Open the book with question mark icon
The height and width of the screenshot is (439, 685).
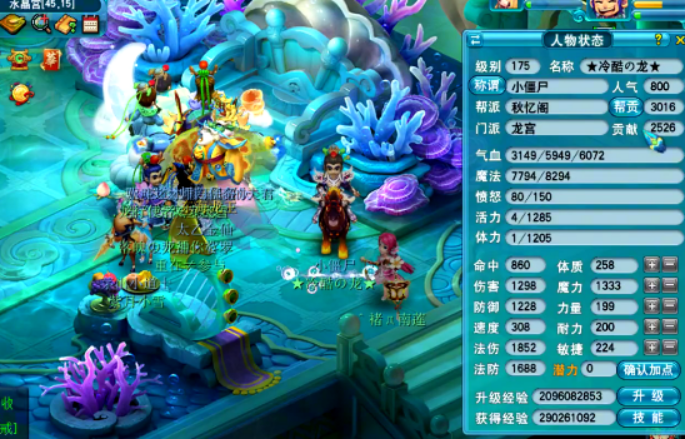pyautogui.click(x=66, y=24)
